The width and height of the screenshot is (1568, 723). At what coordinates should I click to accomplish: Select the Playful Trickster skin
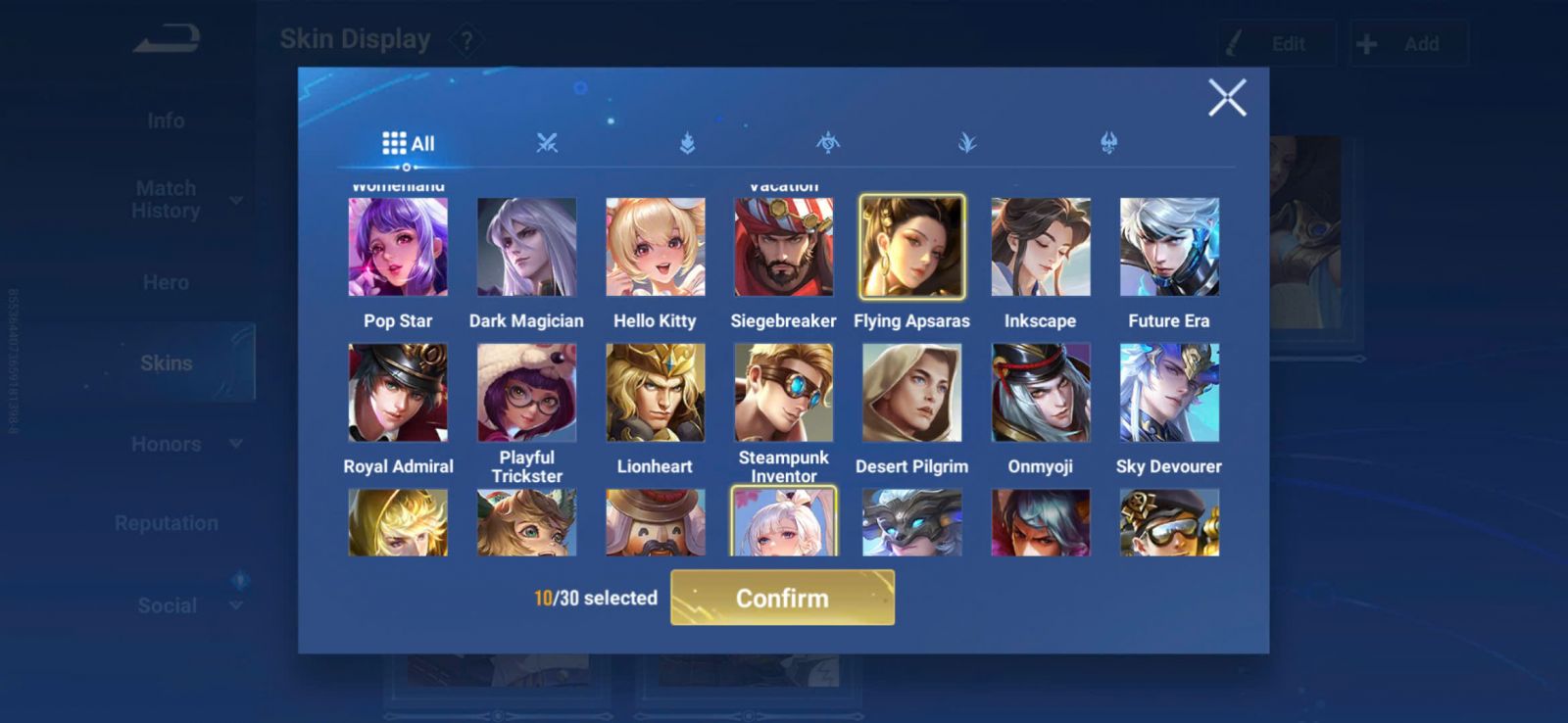pyautogui.click(x=526, y=392)
